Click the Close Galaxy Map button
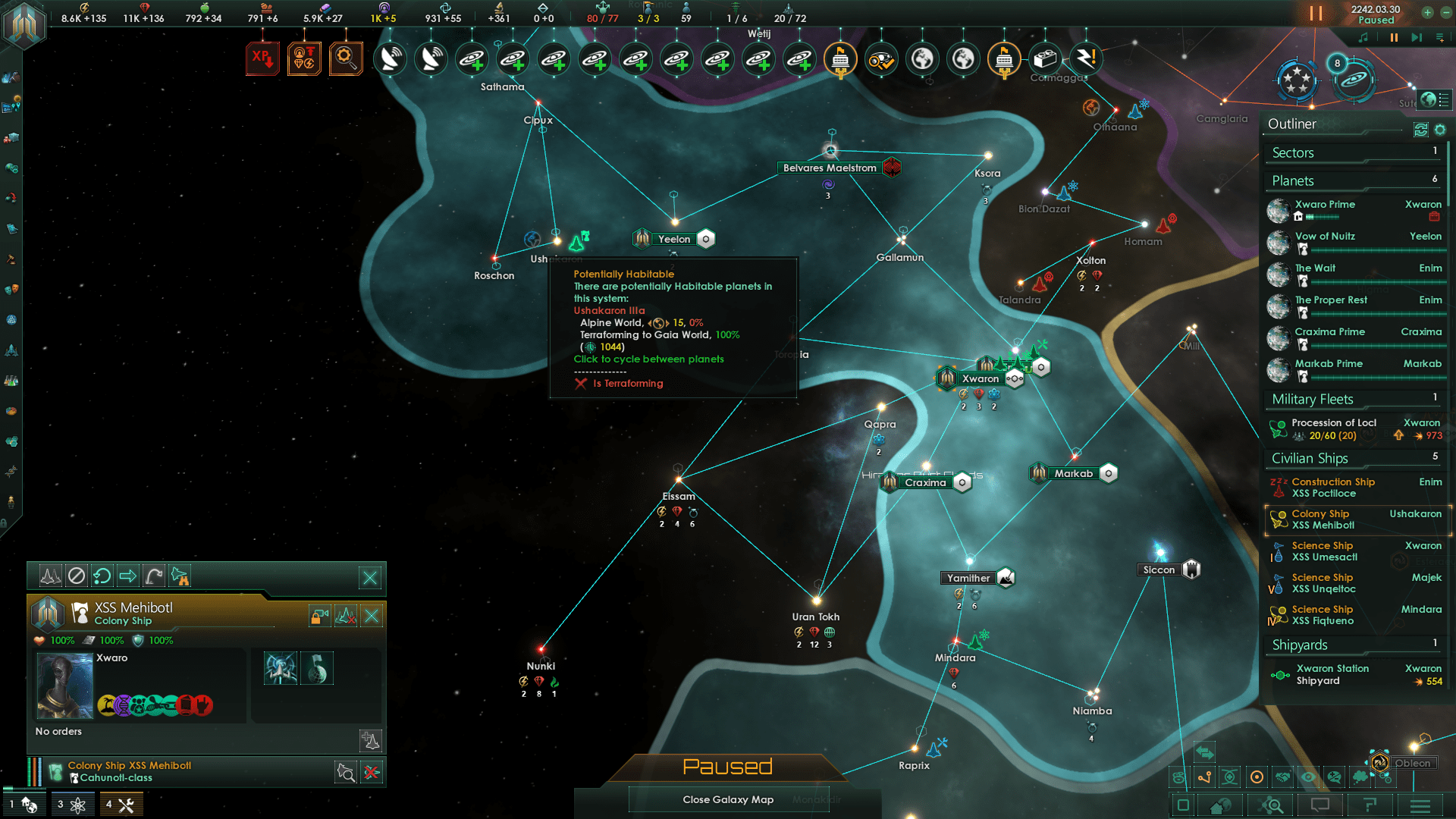Viewport: 1456px width, 819px height. tap(727, 799)
